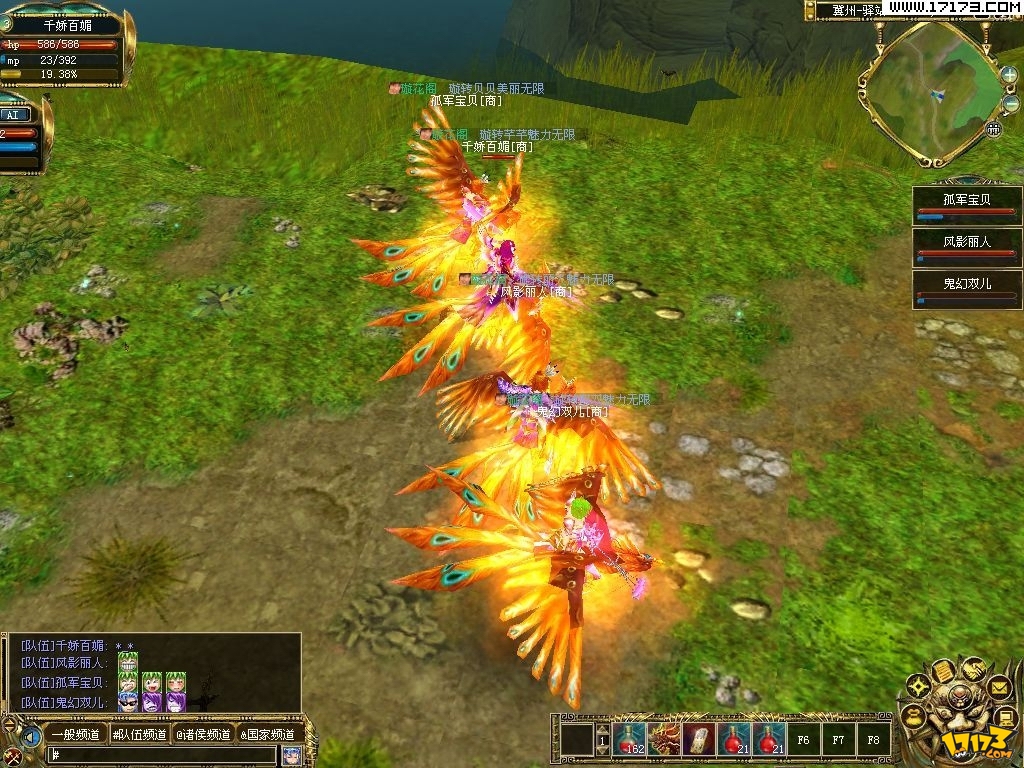
Task: Click the chat text input field
Action: pos(162,755)
